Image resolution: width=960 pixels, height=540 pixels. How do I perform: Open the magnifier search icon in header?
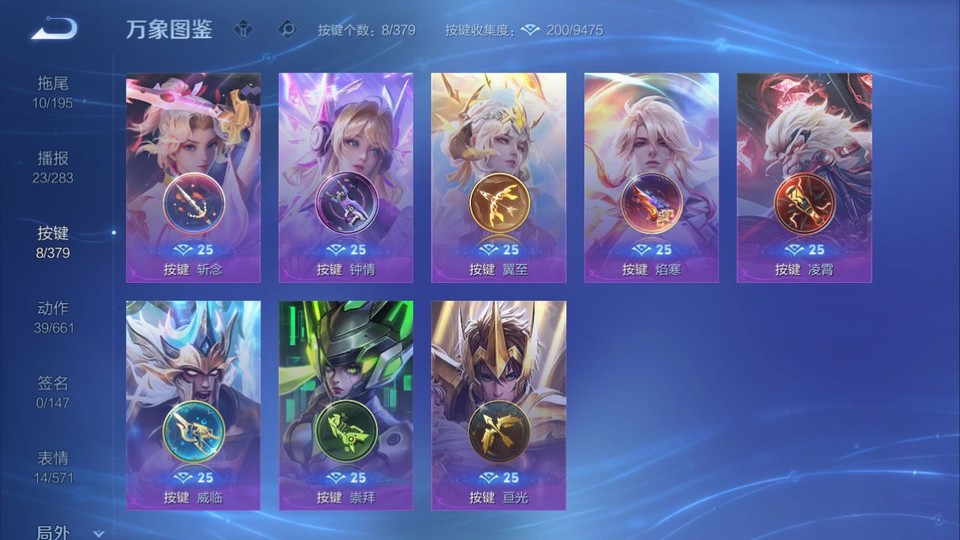[287, 29]
